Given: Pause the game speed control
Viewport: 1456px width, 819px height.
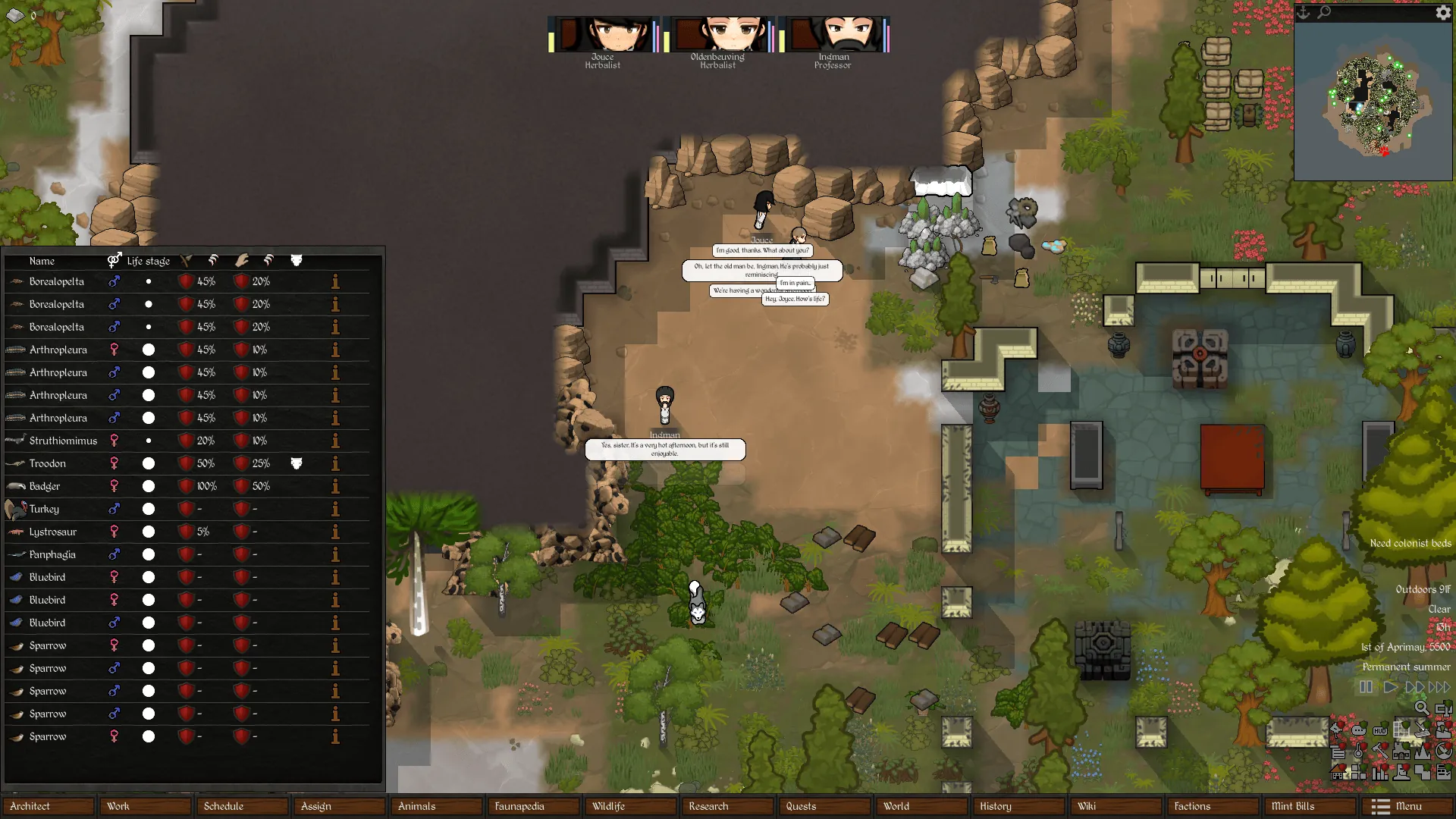Looking at the screenshot, I should 1366,687.
